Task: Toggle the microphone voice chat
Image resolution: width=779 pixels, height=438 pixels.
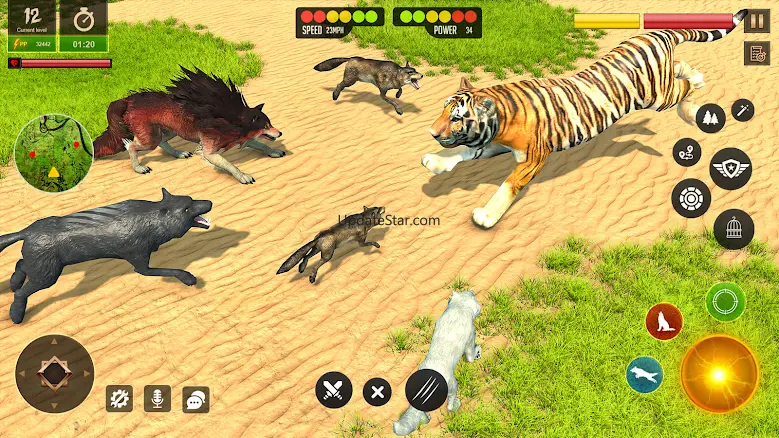Action: click(157, 398)
